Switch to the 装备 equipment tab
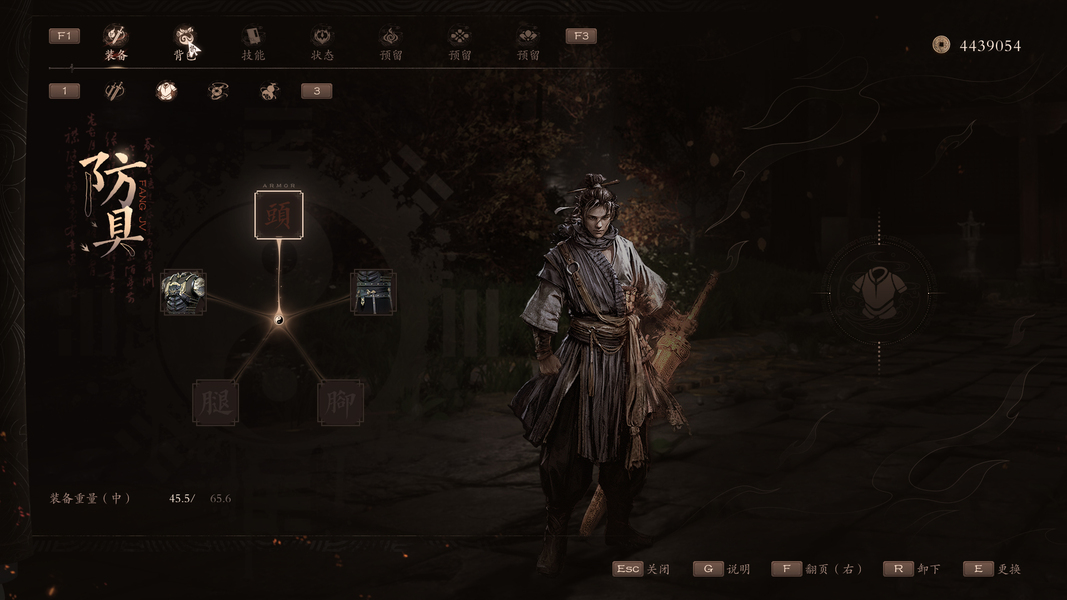The image size is (1067, 600). 116,42
